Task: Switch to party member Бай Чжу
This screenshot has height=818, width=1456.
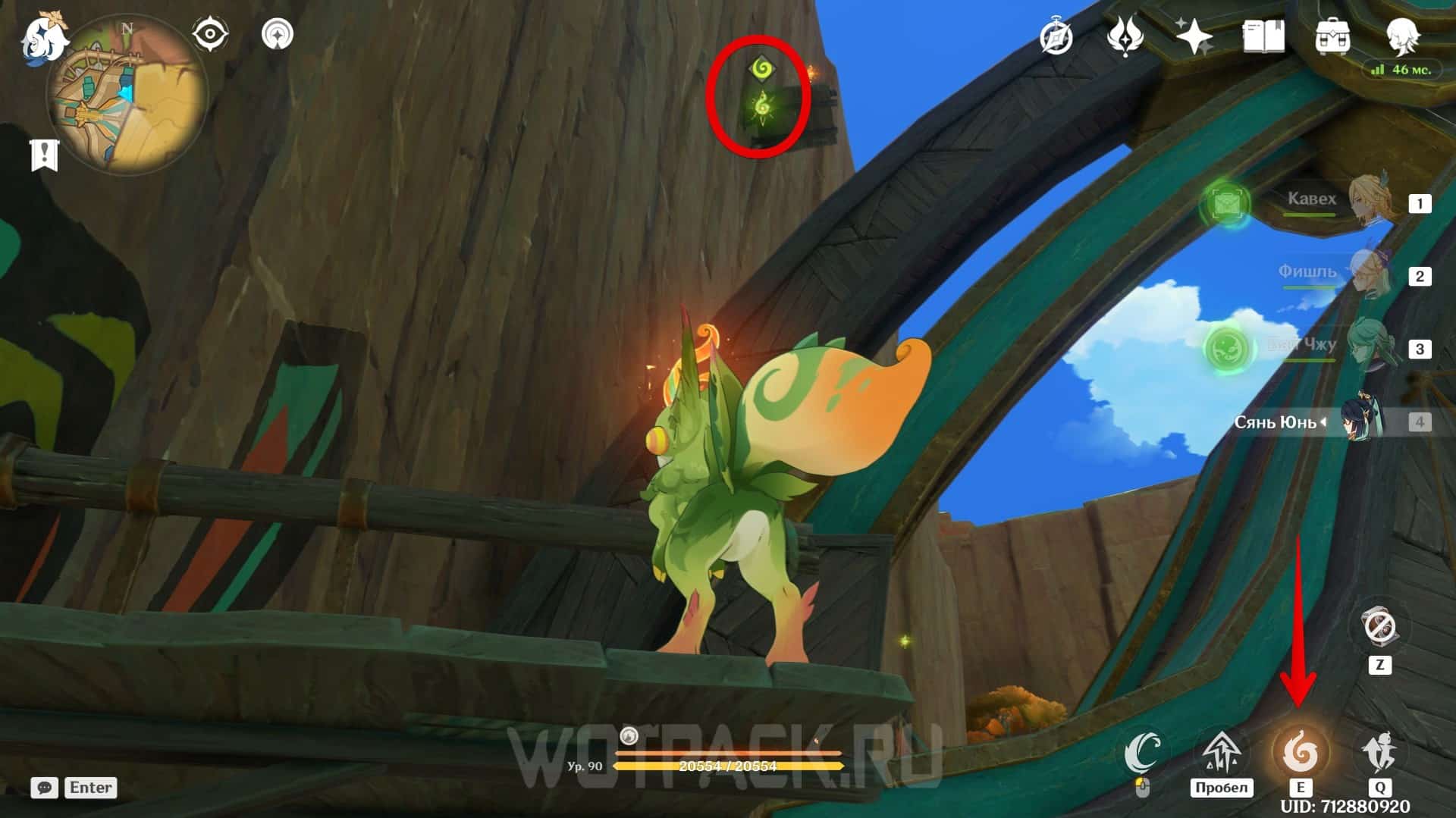Action: [1373, 347]
